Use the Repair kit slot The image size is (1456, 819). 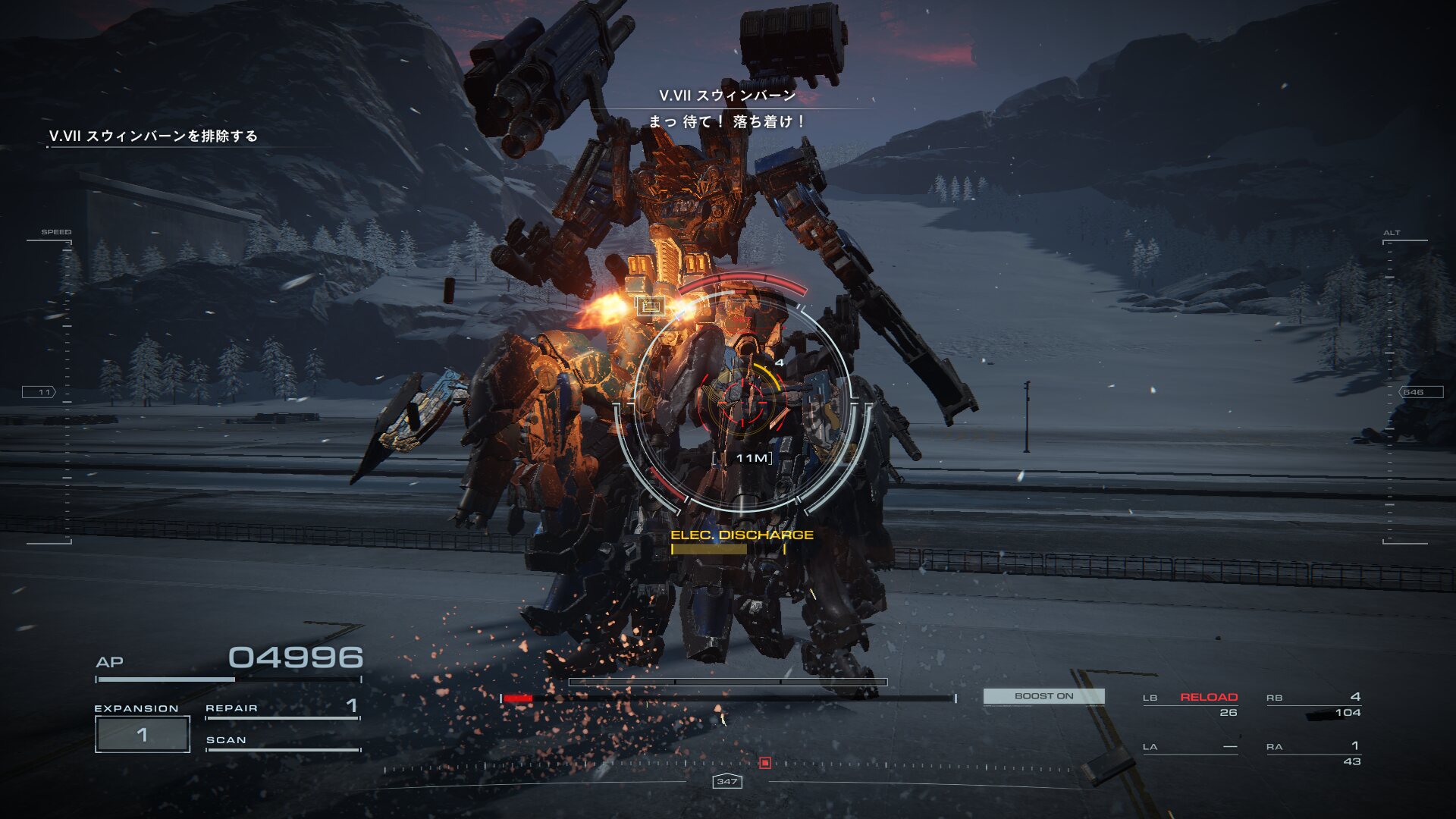coord(282,708)
